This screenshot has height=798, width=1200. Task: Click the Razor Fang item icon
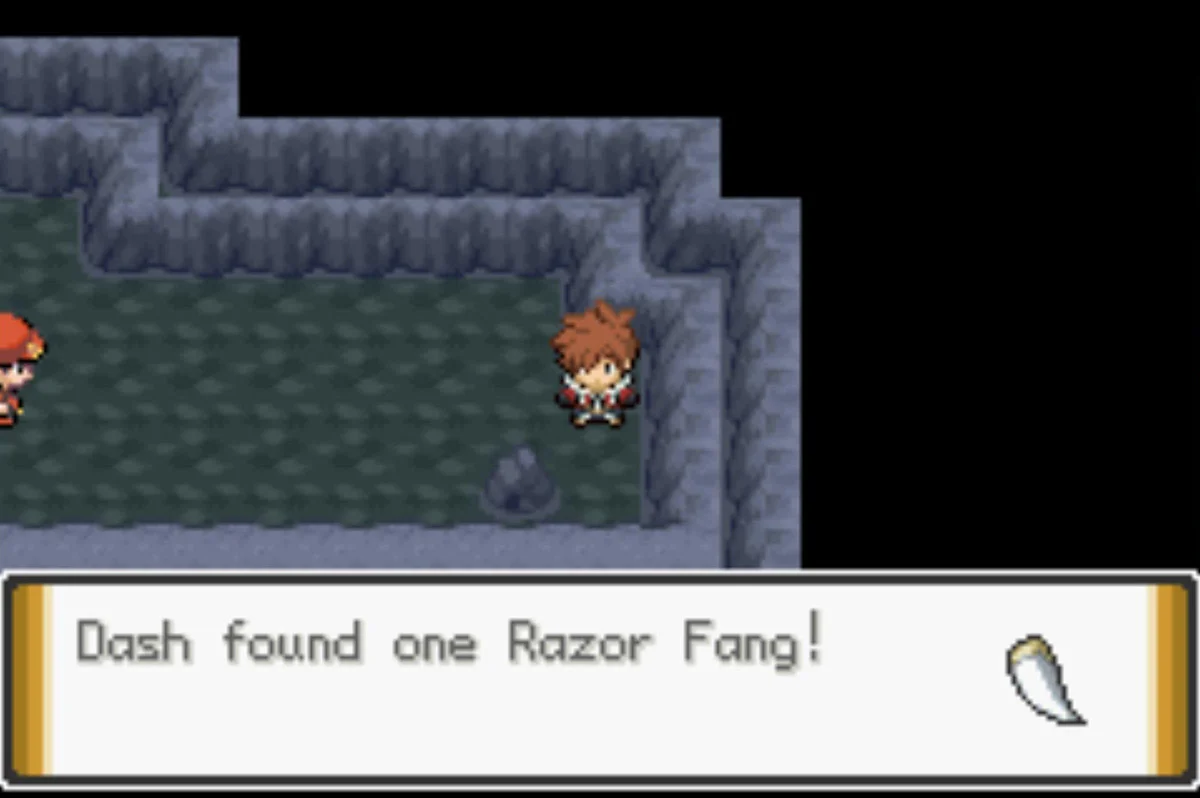[x=1043, y=679]
